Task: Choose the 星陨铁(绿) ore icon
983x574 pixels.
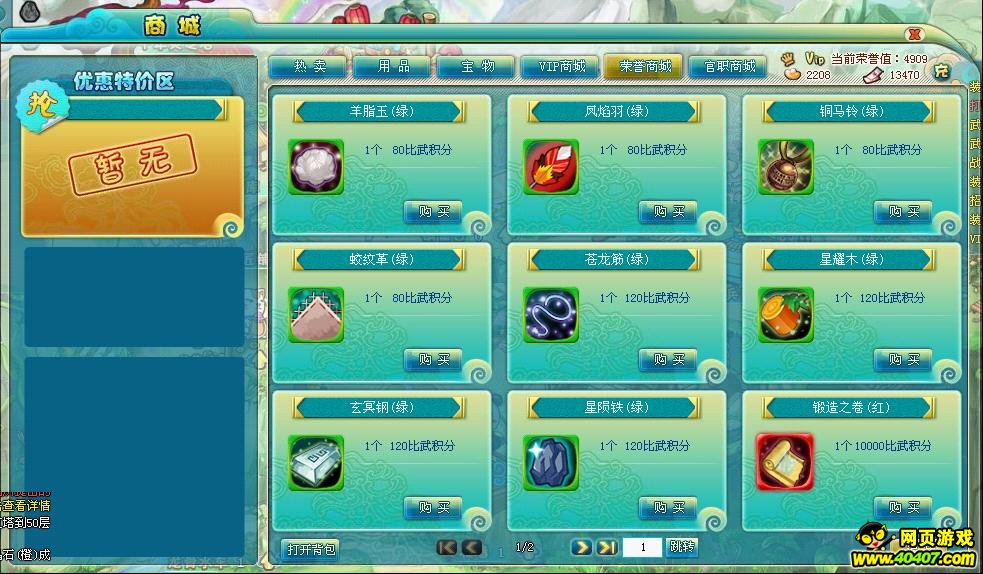Action: [x=551, y=461]
